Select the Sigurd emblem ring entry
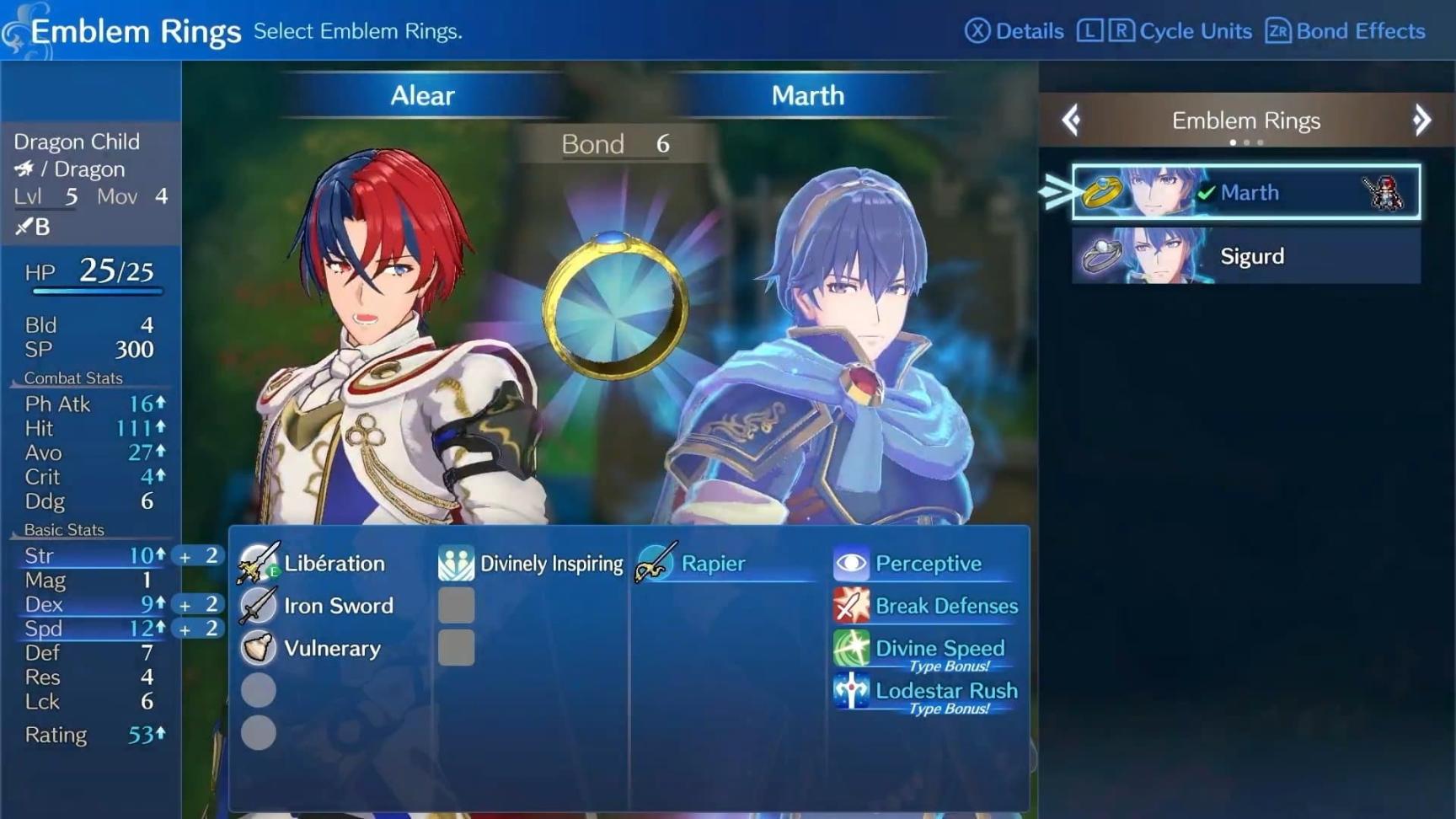Viewport: 1456px width, 819px height. (1247, 256)
